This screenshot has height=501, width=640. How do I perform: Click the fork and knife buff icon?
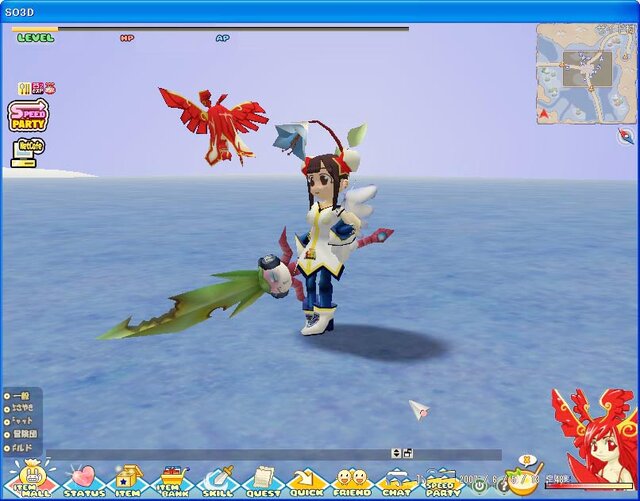click(23, 88)
